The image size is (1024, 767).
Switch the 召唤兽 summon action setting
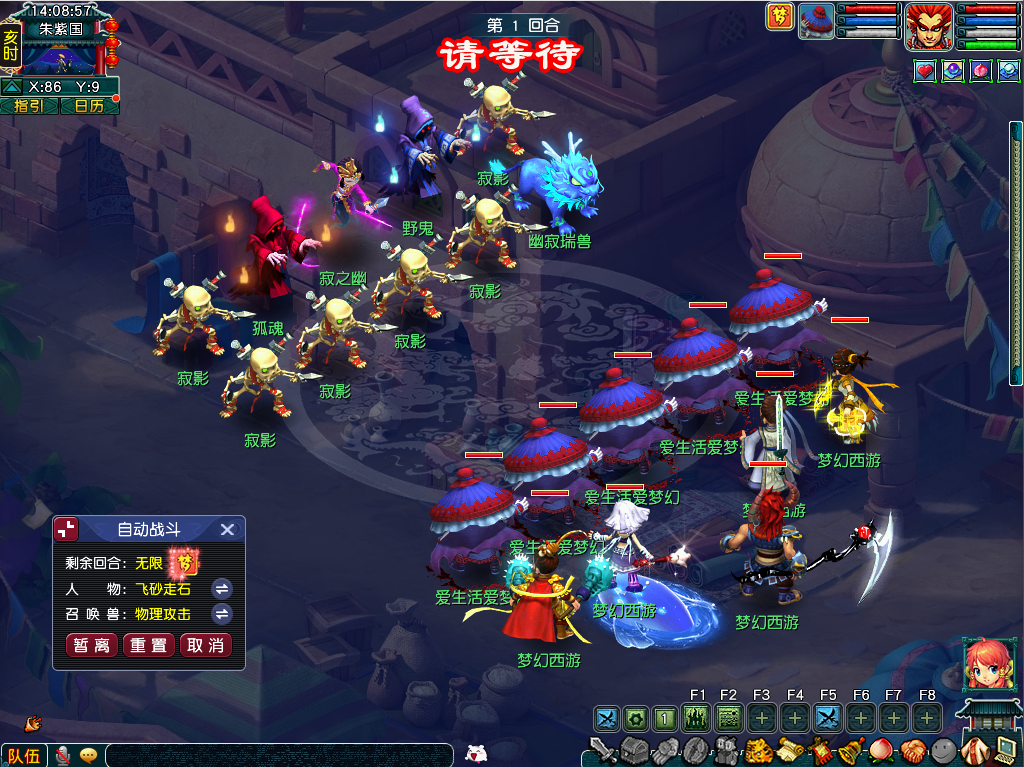tap(222, 613)
